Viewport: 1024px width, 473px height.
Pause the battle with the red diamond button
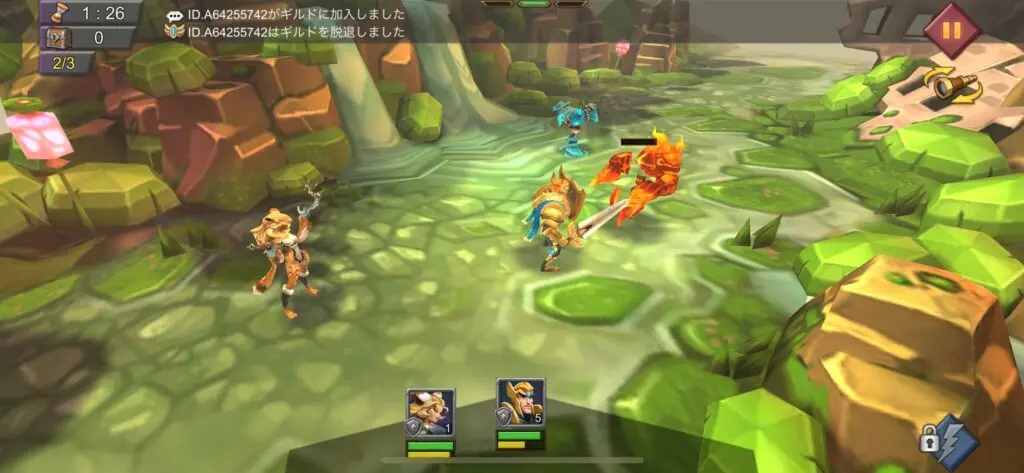(950, 30)
